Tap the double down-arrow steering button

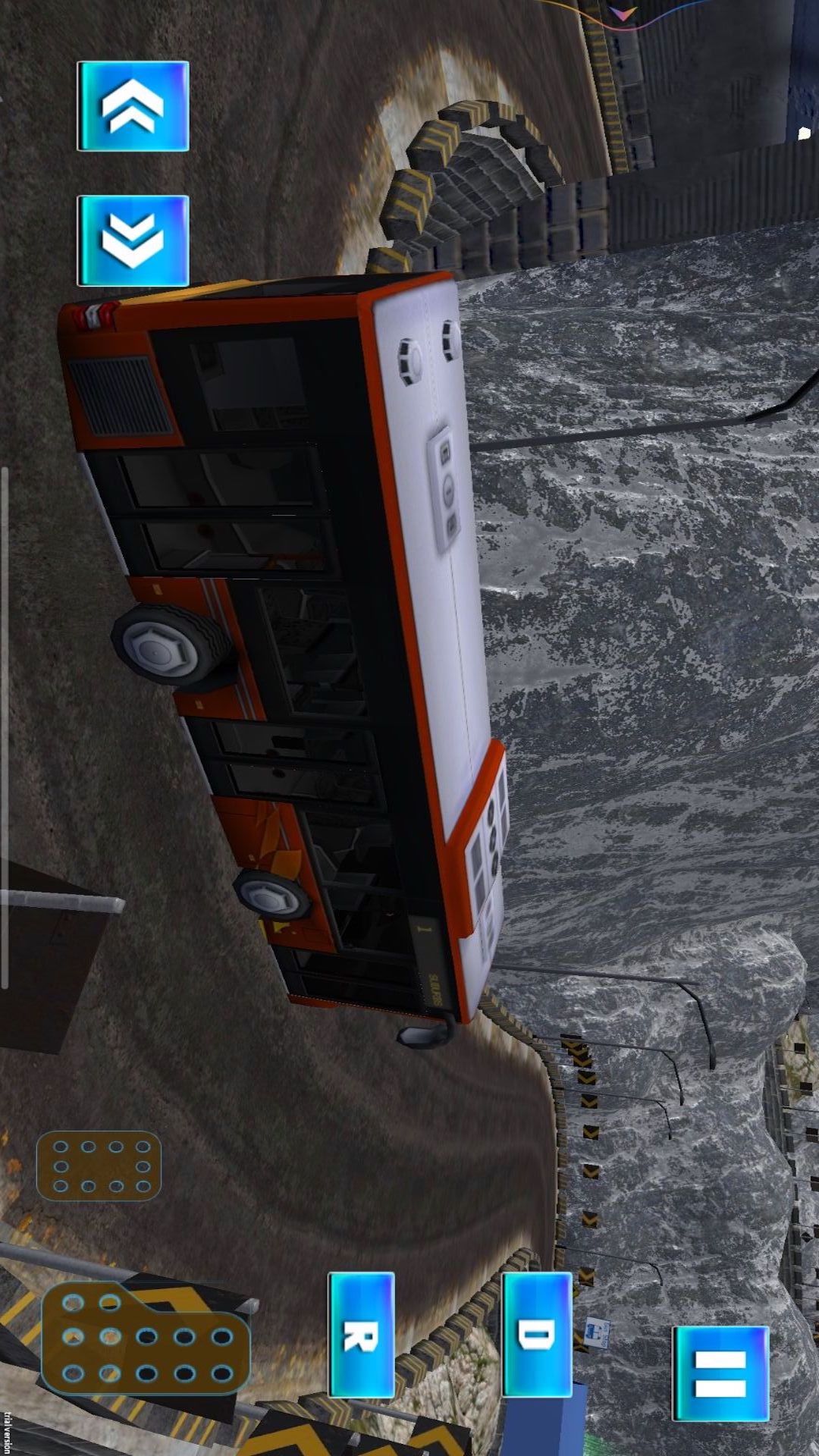coord(133,240)
